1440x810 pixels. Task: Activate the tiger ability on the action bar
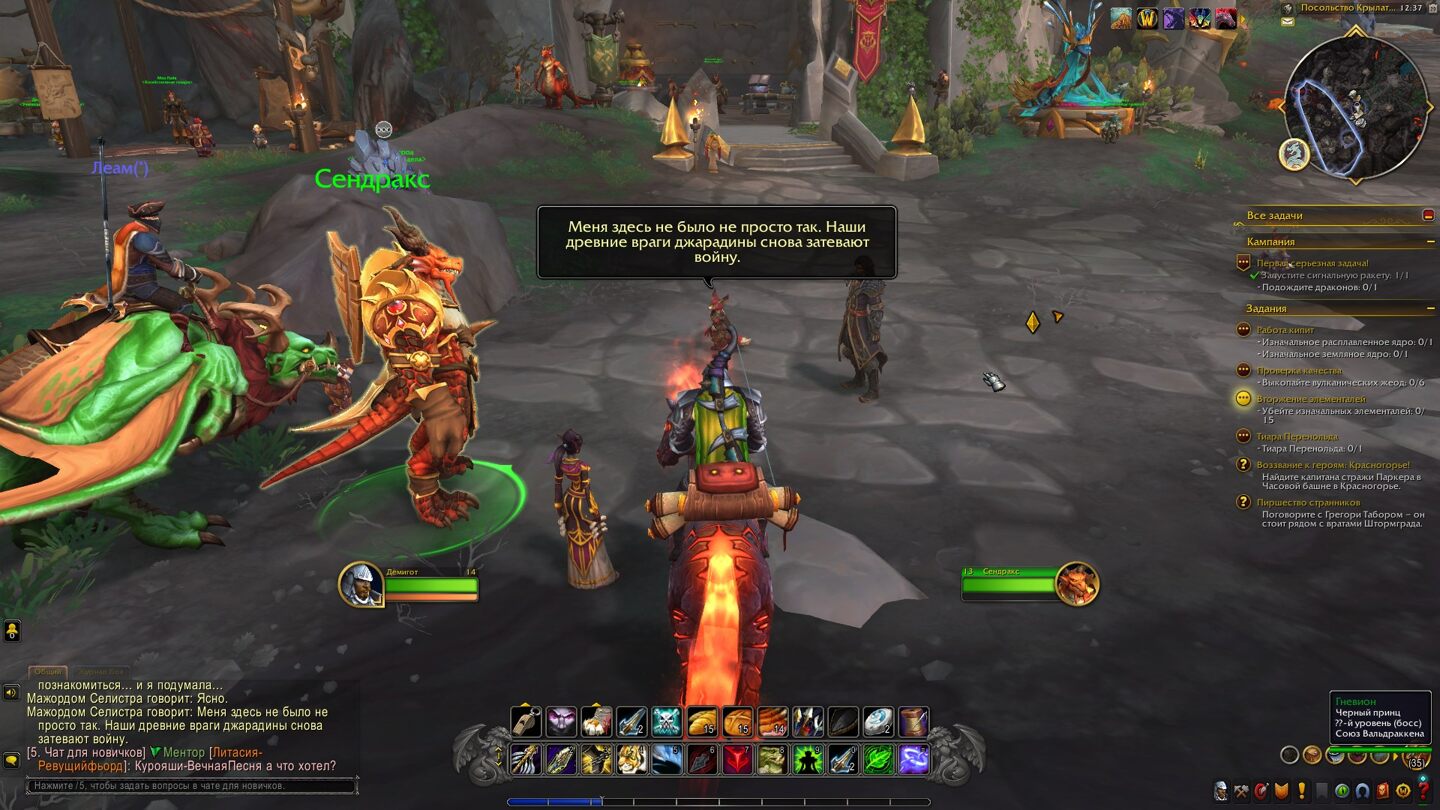coord(632,760)
